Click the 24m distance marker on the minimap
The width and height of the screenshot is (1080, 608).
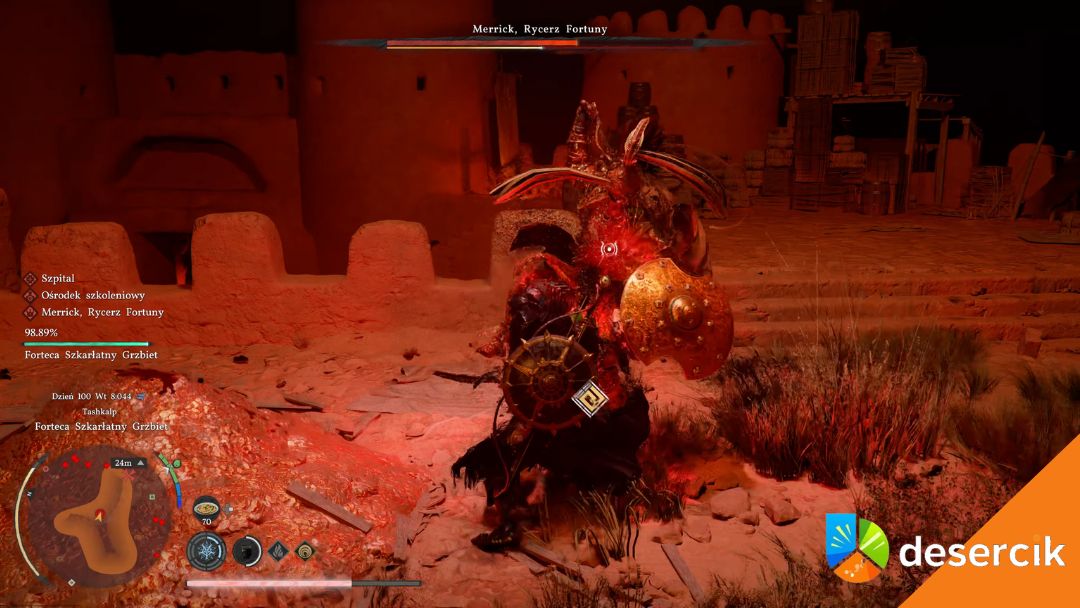tap(126, 463)
